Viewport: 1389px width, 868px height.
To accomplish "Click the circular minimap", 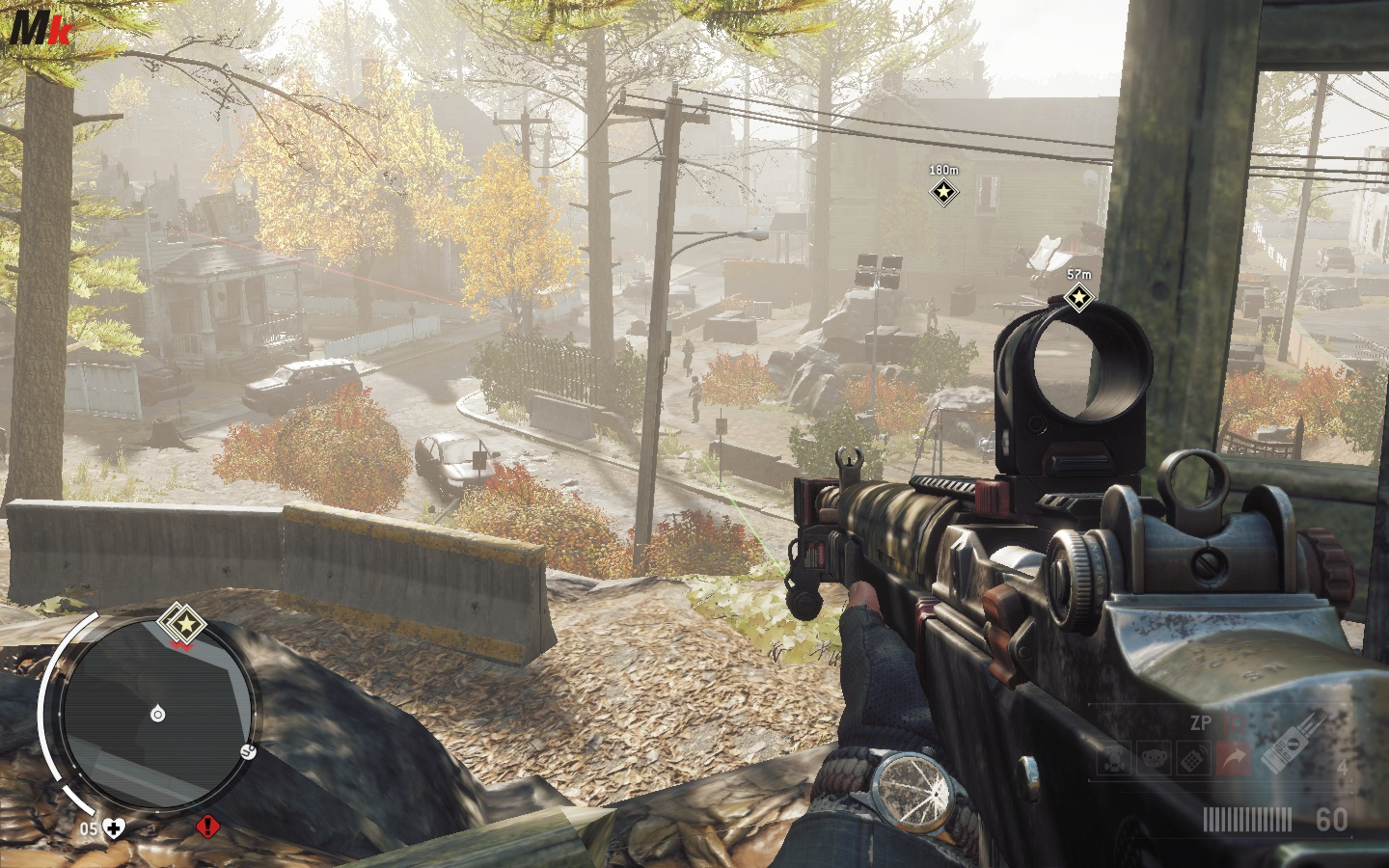I will (158, 714).
